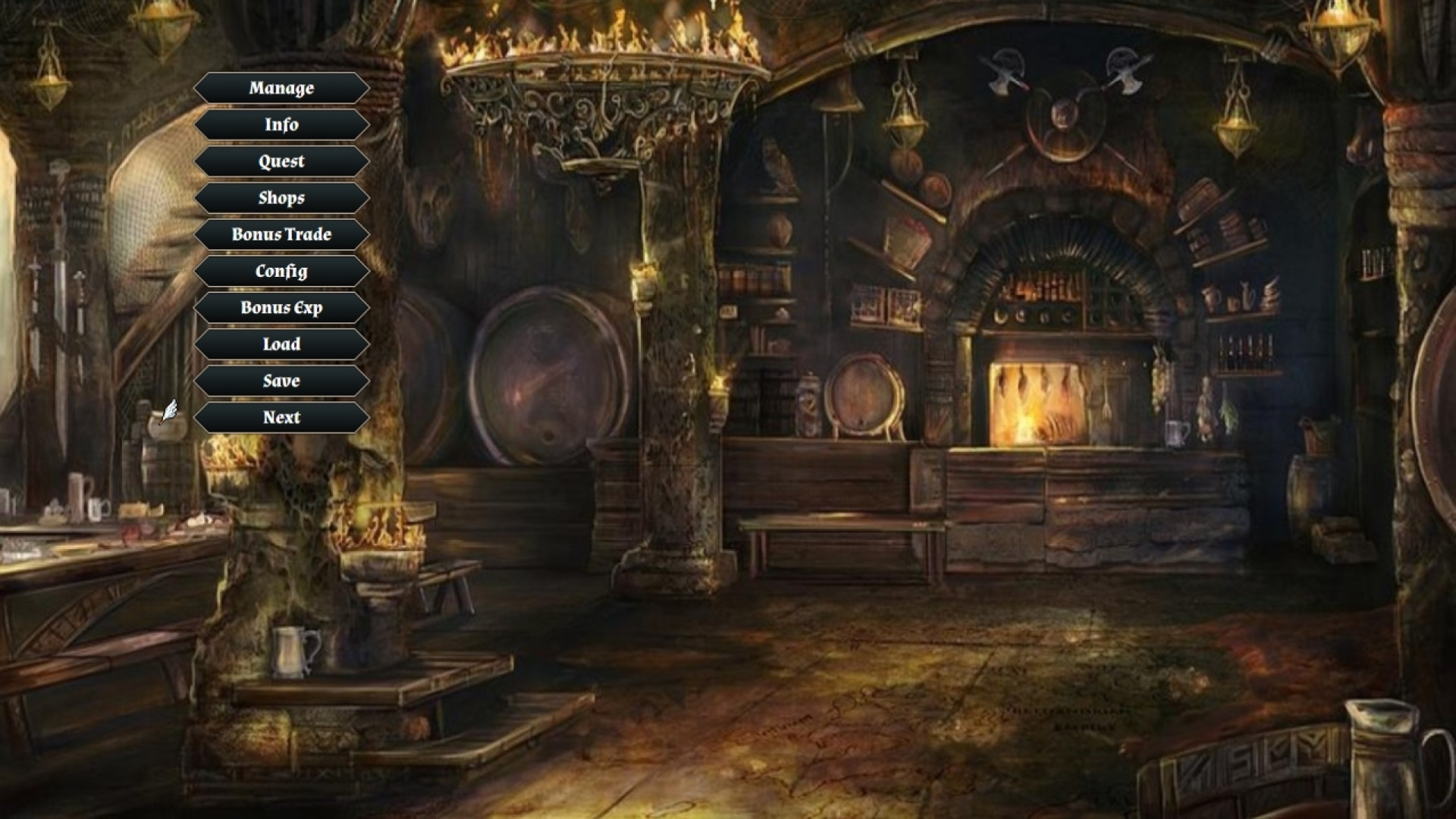Image resolution: width=1456 pixels, height=819 pixels.
Task: Choose Quest from the menu list
Action: coord(281,161)
